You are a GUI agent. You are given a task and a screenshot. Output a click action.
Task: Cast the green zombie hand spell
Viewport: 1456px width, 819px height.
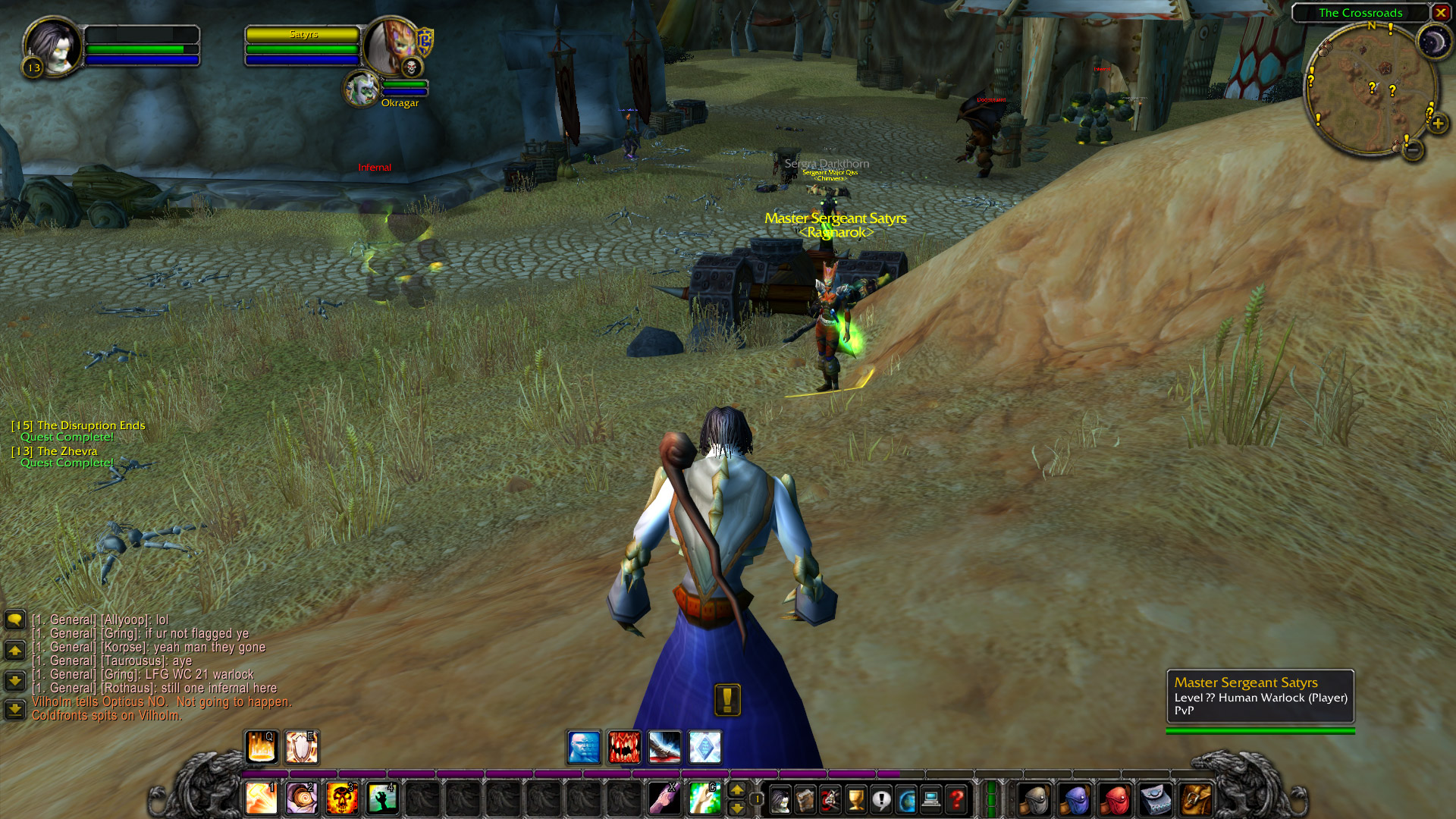[381, 799]
